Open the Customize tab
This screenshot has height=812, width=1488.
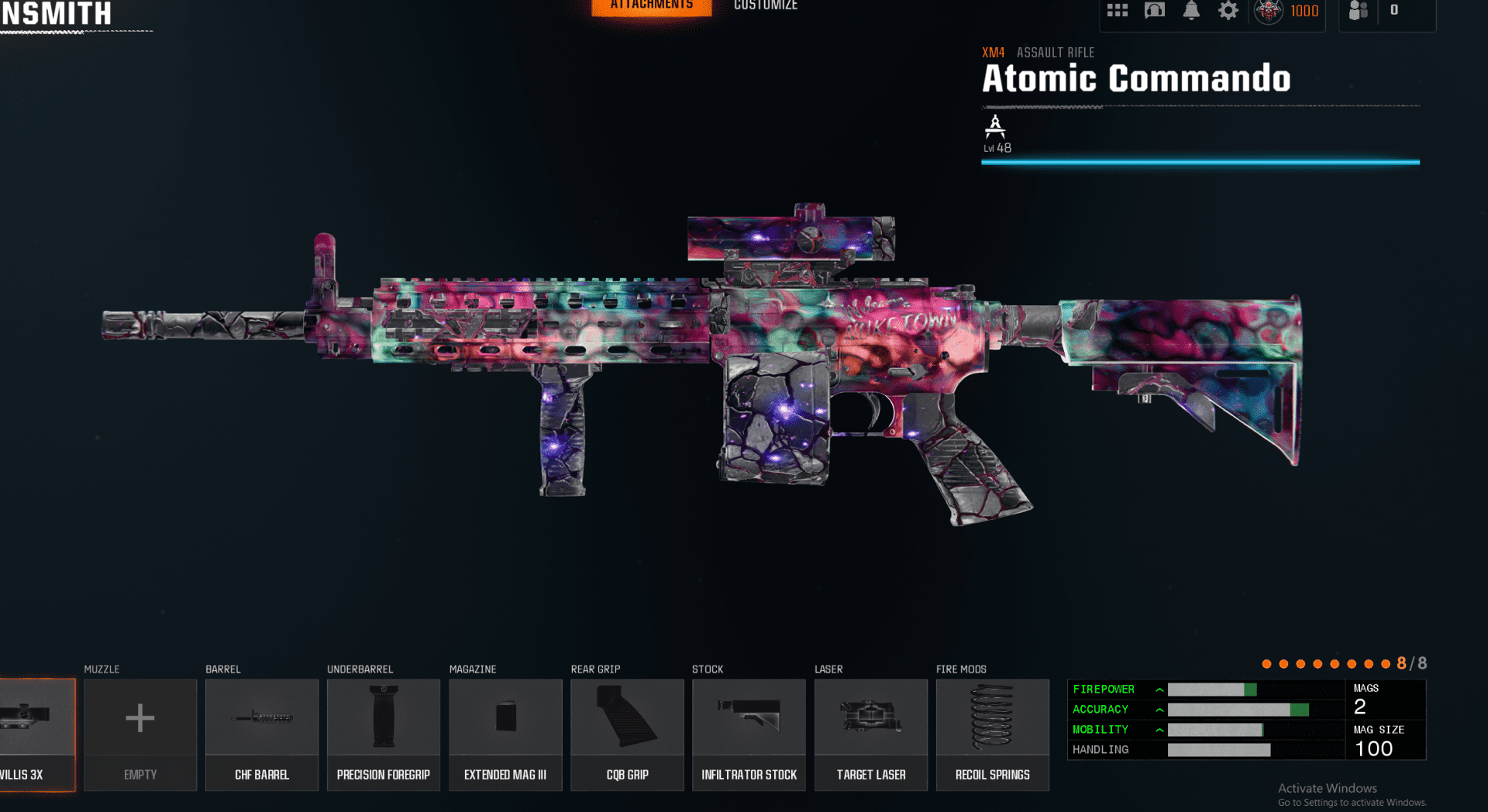pos(765,6)
